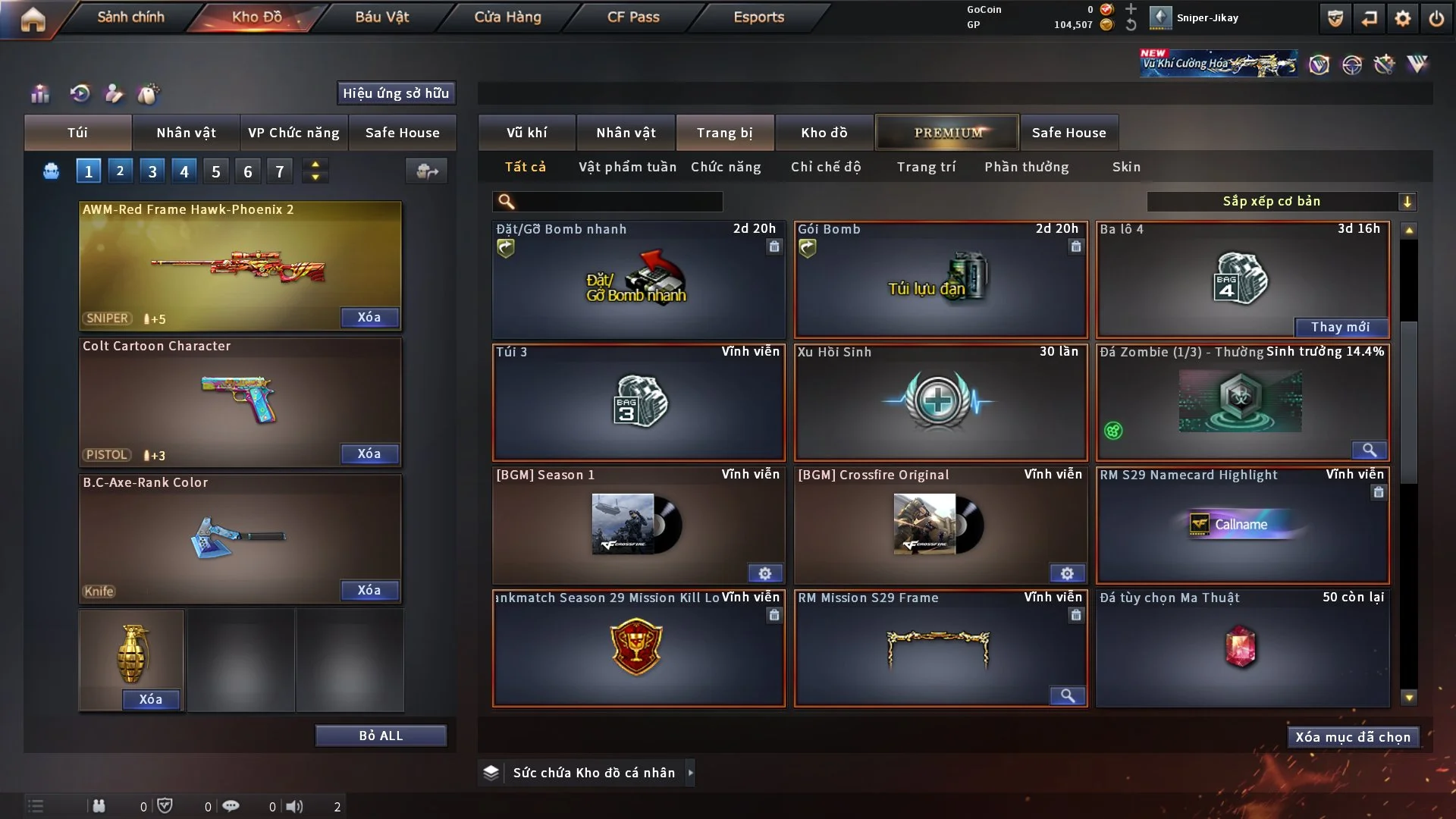Image resolution: width=1456 pixels, height=819 pixels.
Task: Delete selected items with Xóa mục đã chọn
Action: [x=1353, y=737]
